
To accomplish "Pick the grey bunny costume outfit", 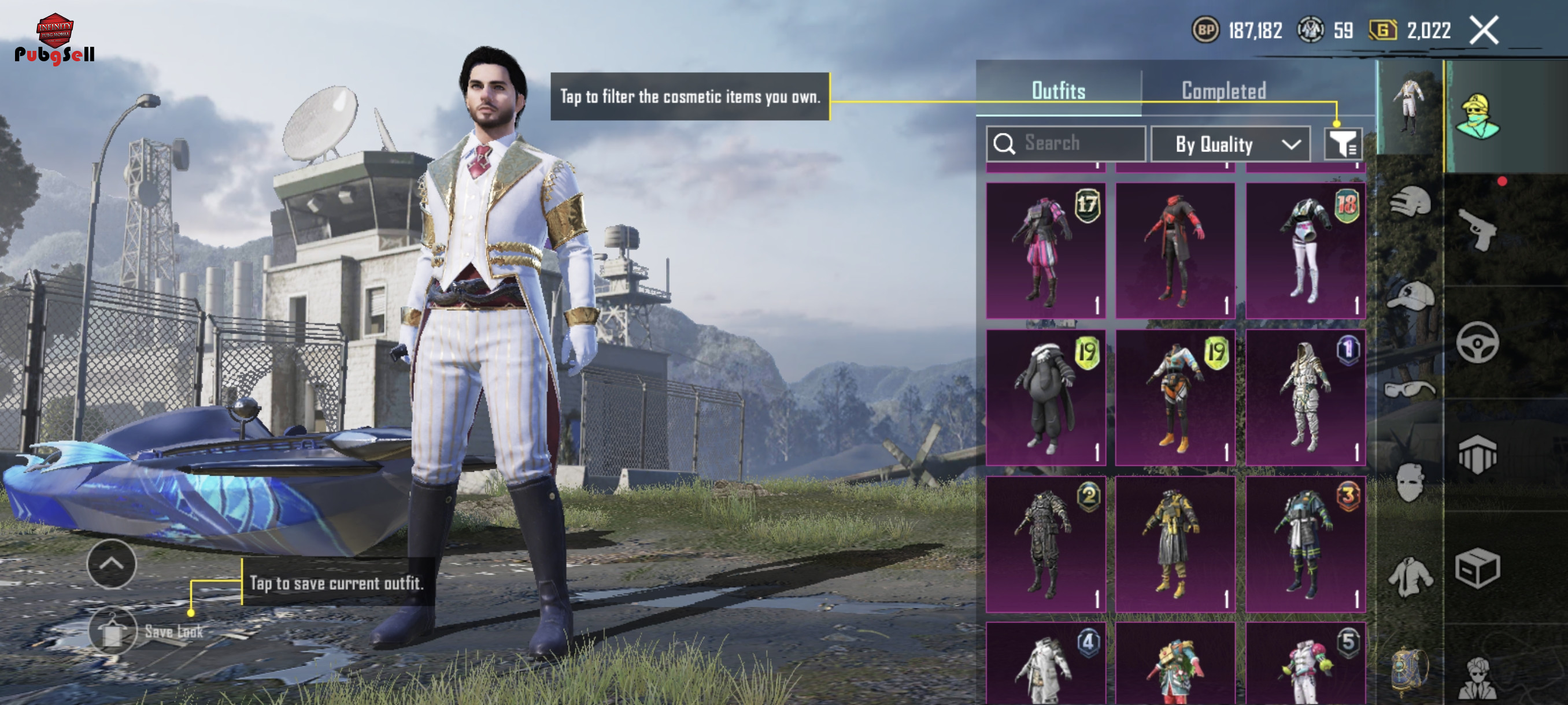I will tap(1045, 397).
